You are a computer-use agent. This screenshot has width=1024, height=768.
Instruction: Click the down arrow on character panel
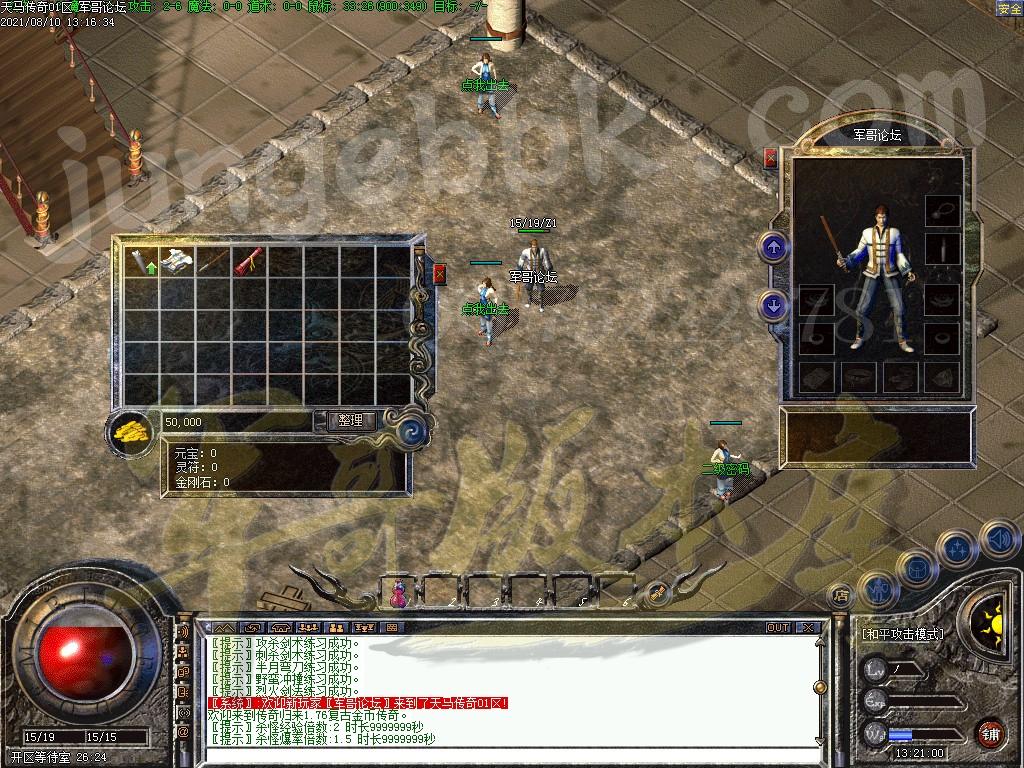click(x=773, y=305)
